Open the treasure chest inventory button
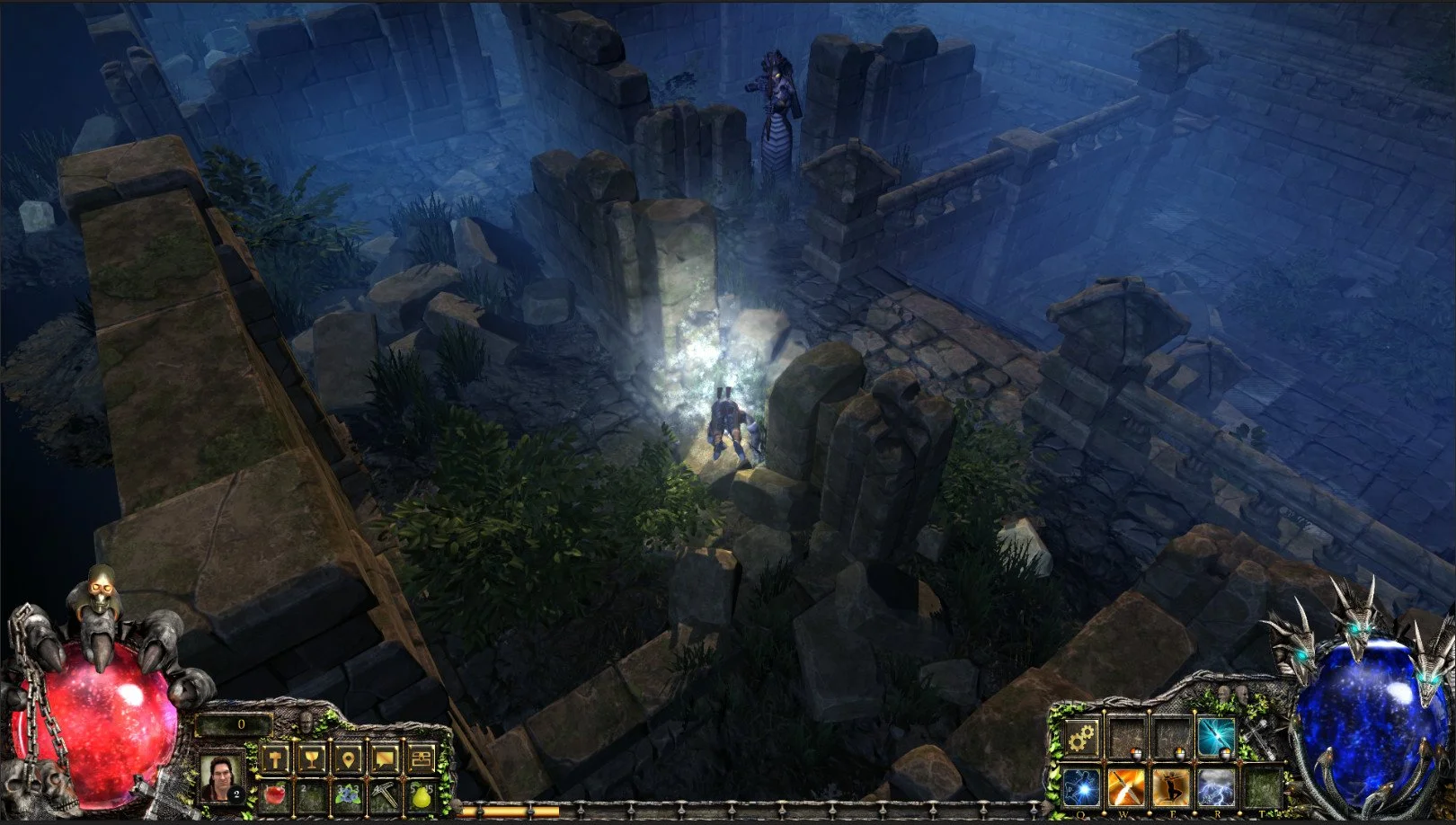Screen dimensions: 1456x825 (422, 759)
